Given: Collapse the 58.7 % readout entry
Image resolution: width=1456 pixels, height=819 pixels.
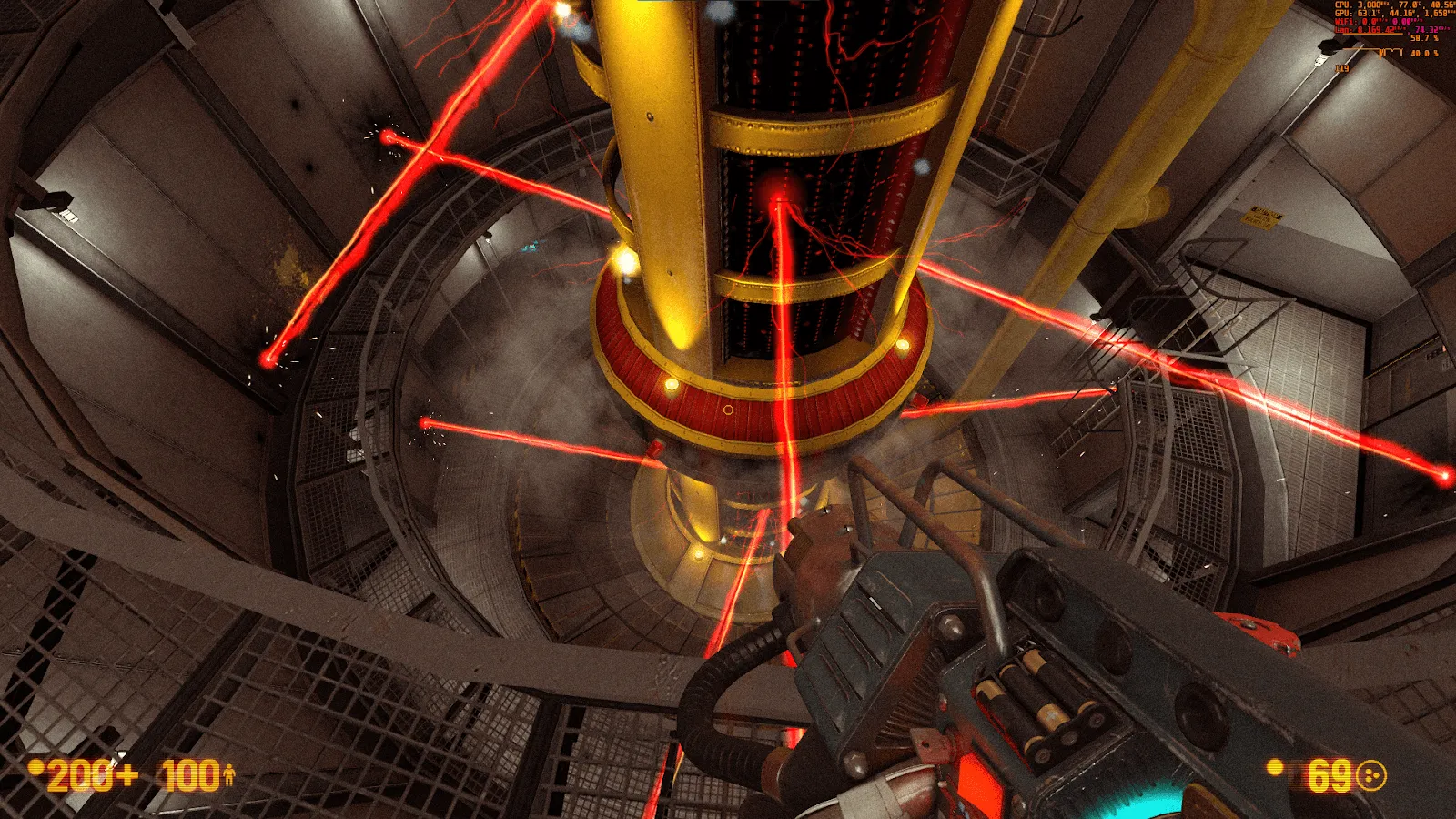Looking at the screenshot, I should coord(1424,38).
